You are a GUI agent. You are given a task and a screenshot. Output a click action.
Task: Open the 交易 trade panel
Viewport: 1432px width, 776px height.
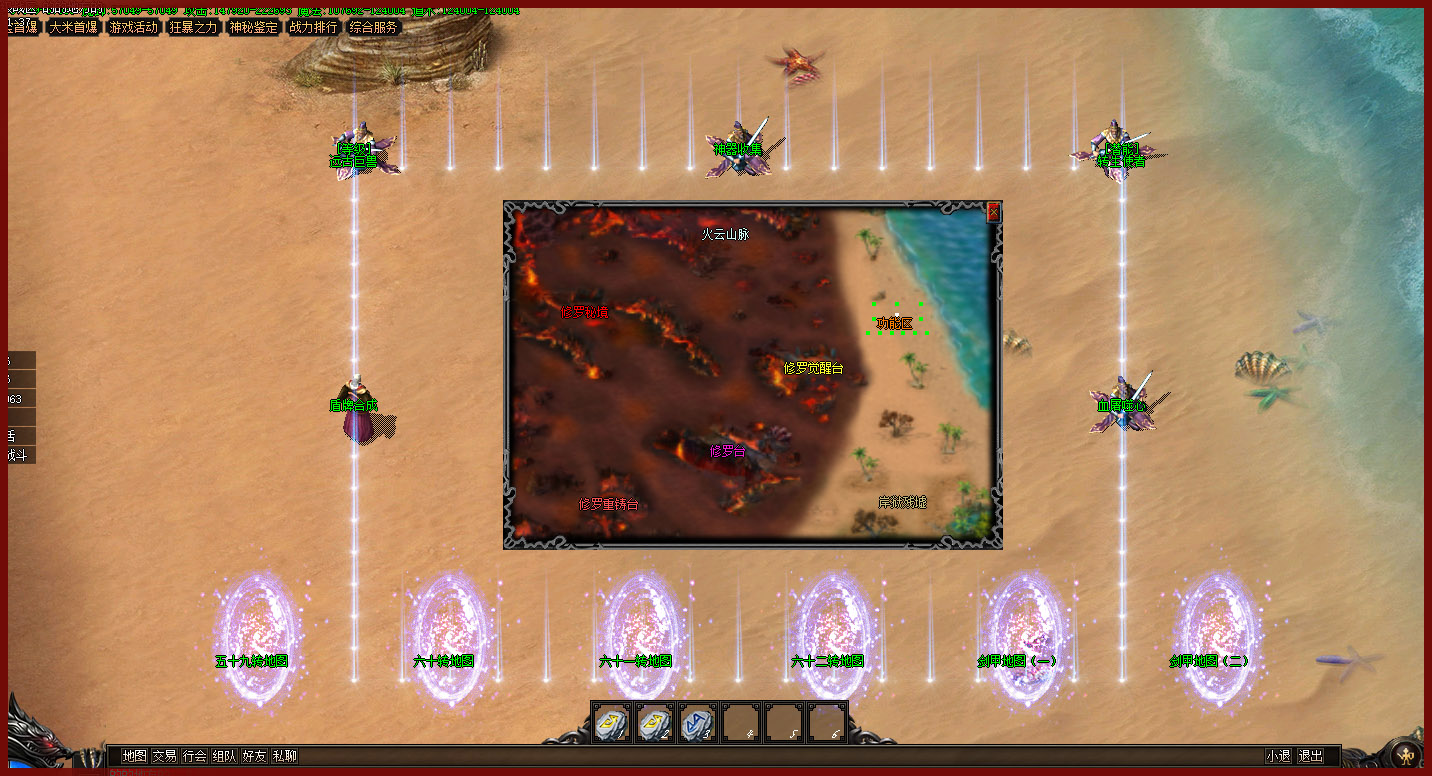[x=164, y=756]
